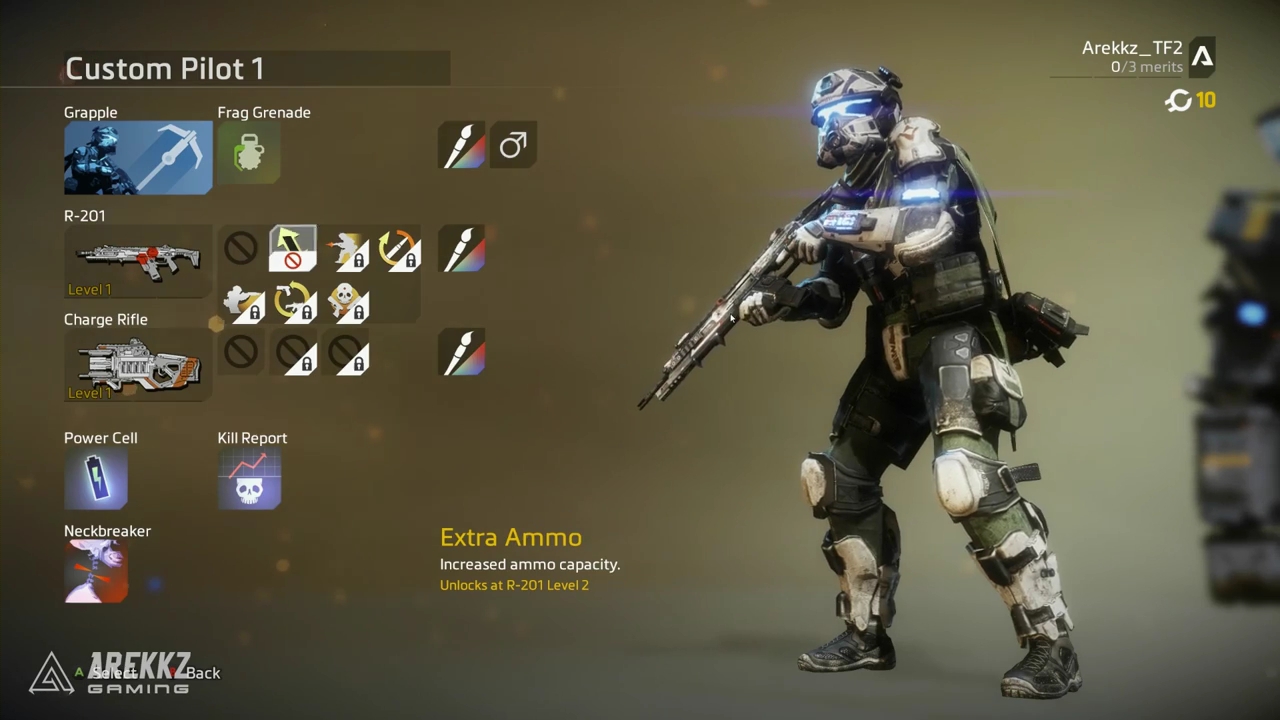
Task: Pick the locked skull and guns mod
Action: pyautogui.click(x=346, y=302)
